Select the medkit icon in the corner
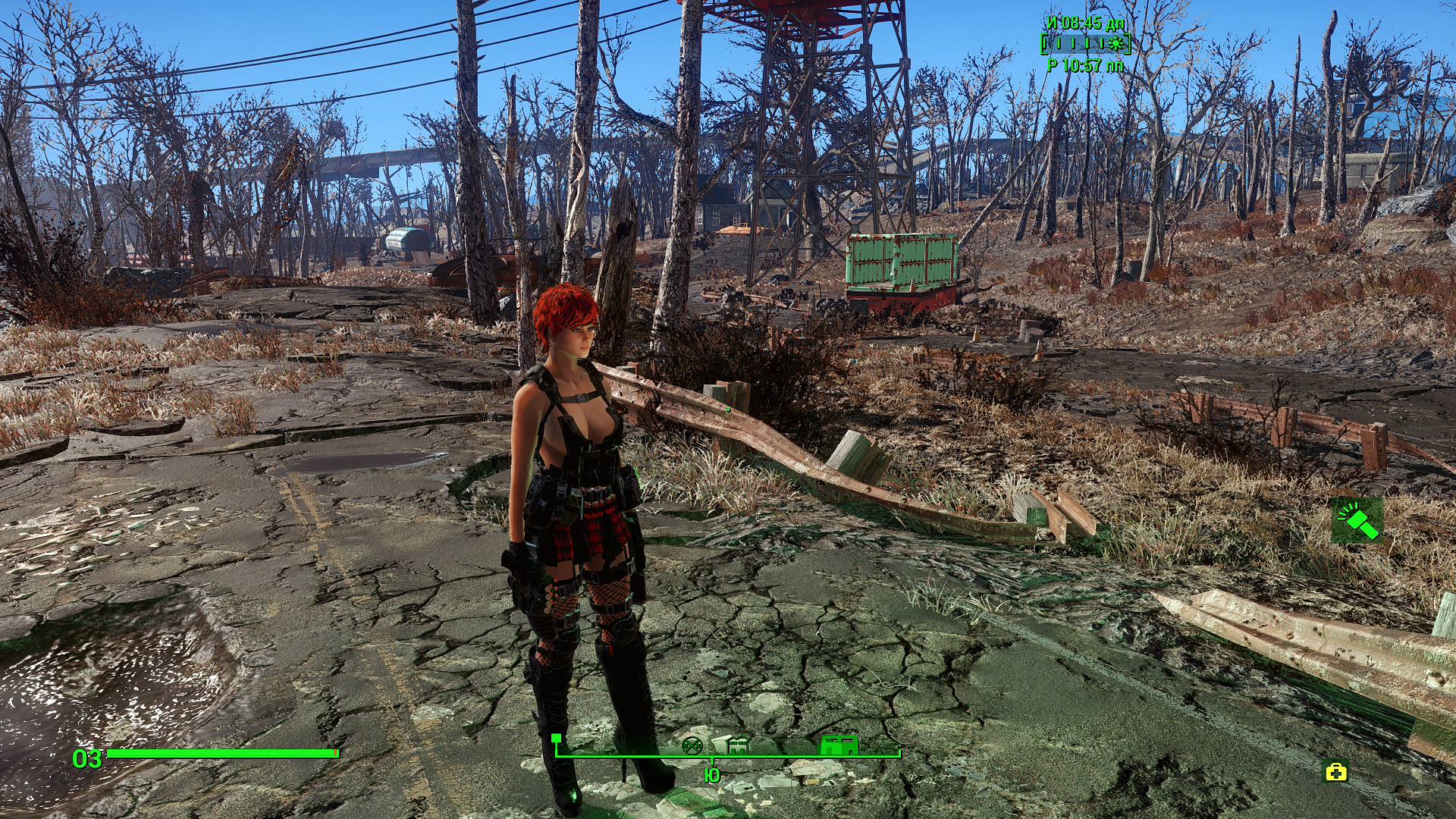1456x819 pixels. click(1335, 772)
